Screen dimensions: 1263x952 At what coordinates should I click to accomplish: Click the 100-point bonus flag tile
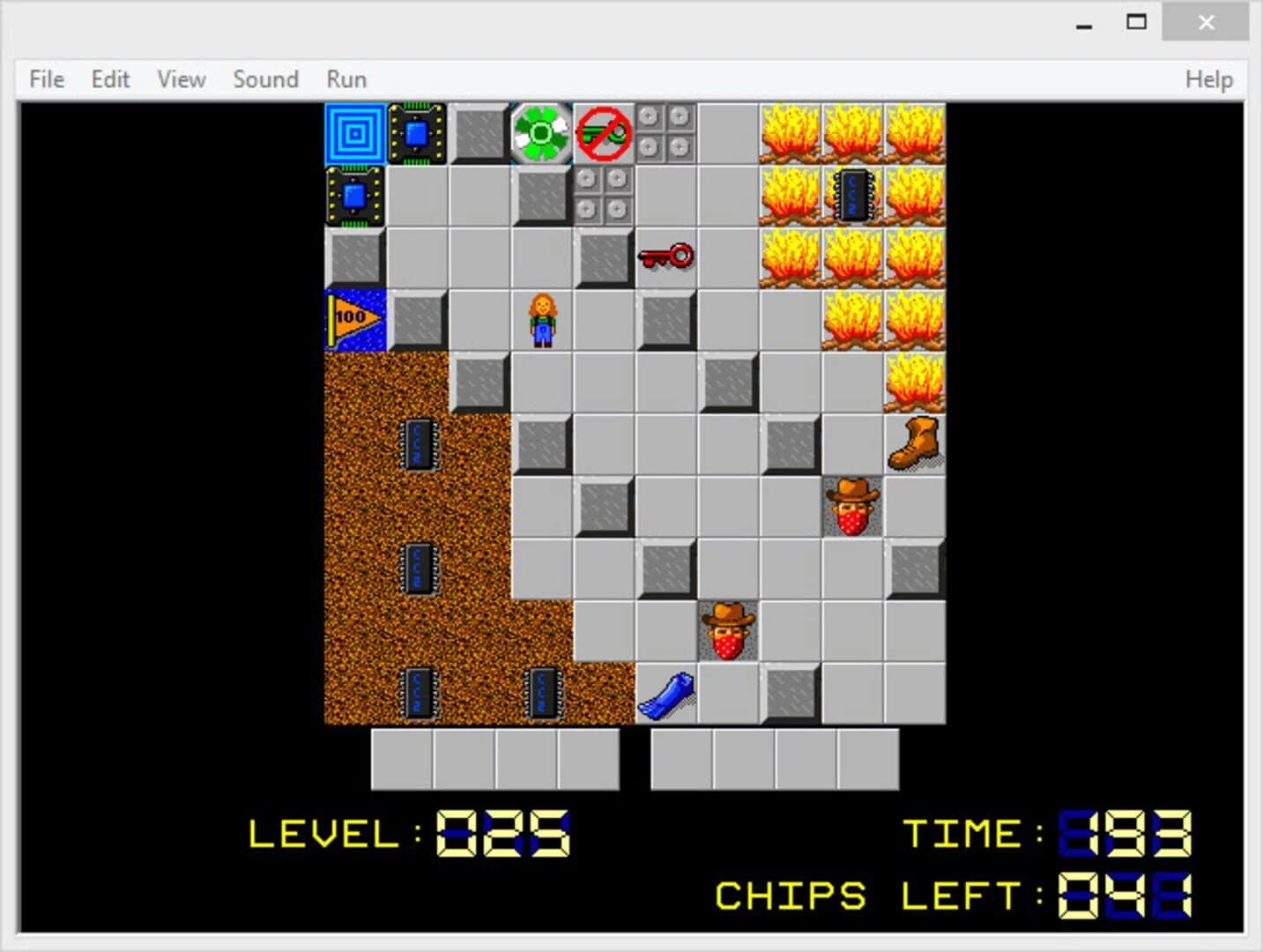pos(354,319)
